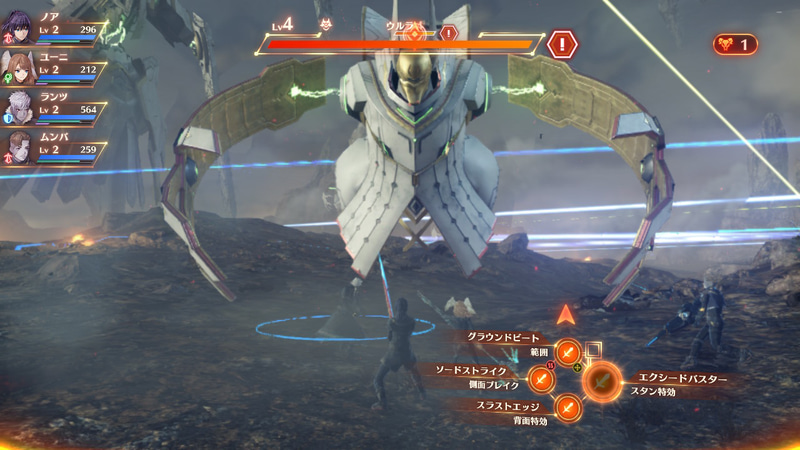Trigger the スラストエッジ art icon
Image resolution: width=800 pixels, height=450 pixels.
[x=568, y=407]
